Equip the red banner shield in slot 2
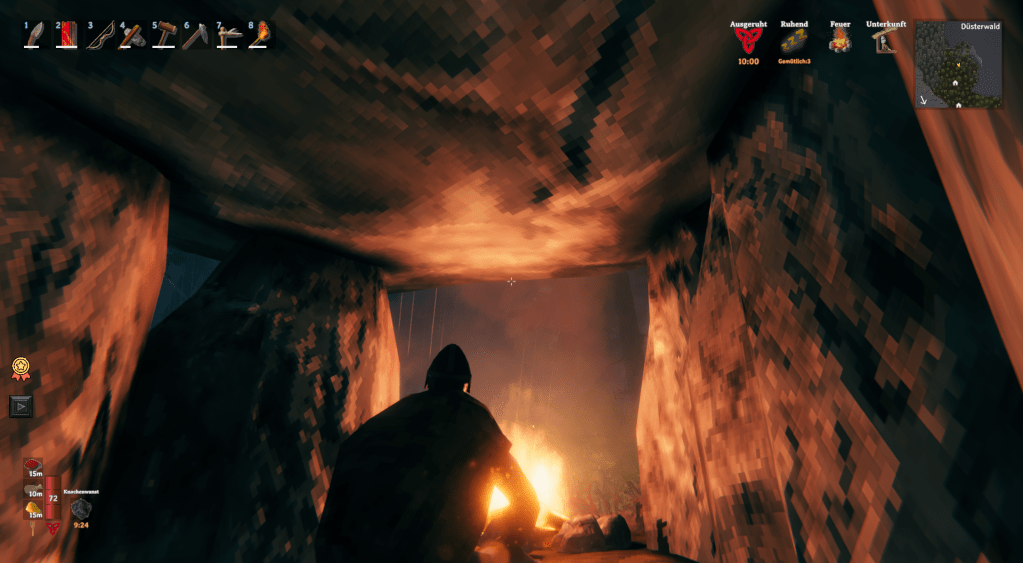 pos(68,36)
